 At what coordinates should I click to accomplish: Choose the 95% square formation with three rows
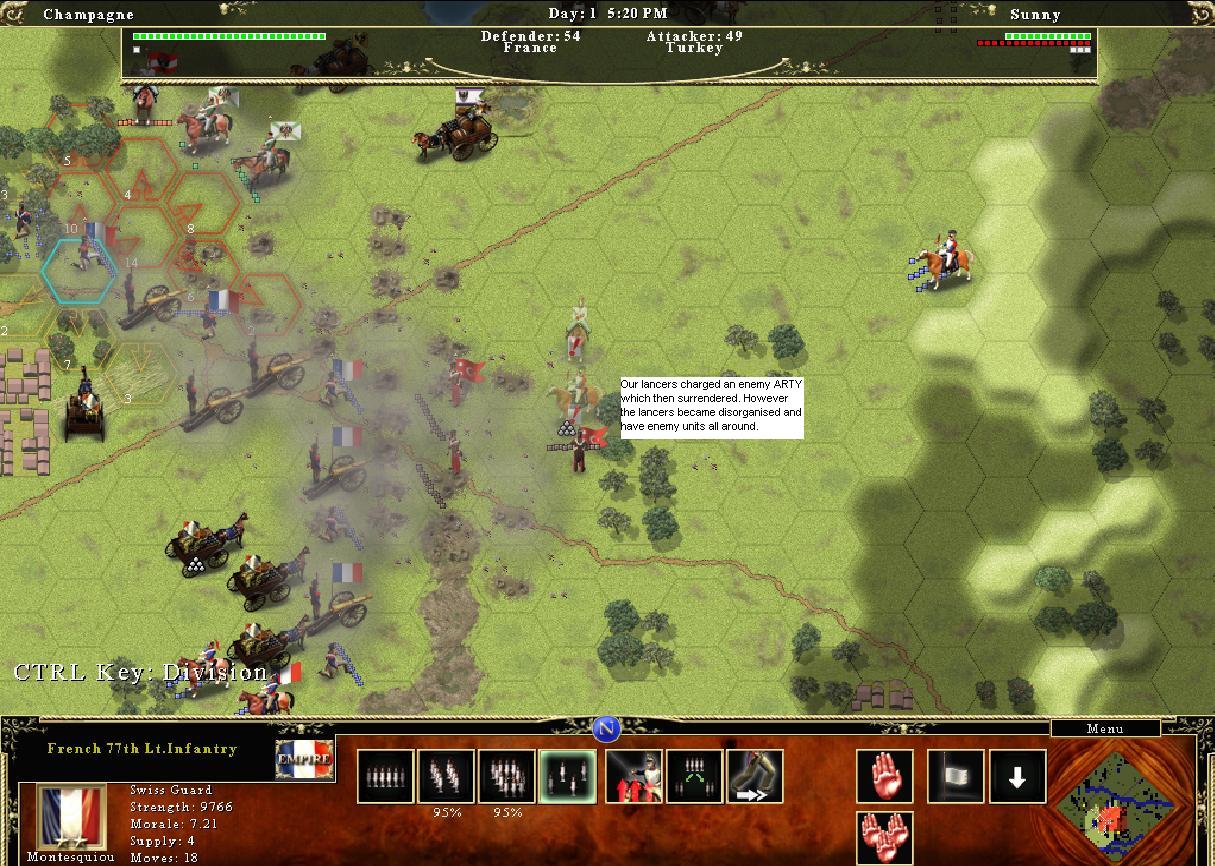[507, 777]
